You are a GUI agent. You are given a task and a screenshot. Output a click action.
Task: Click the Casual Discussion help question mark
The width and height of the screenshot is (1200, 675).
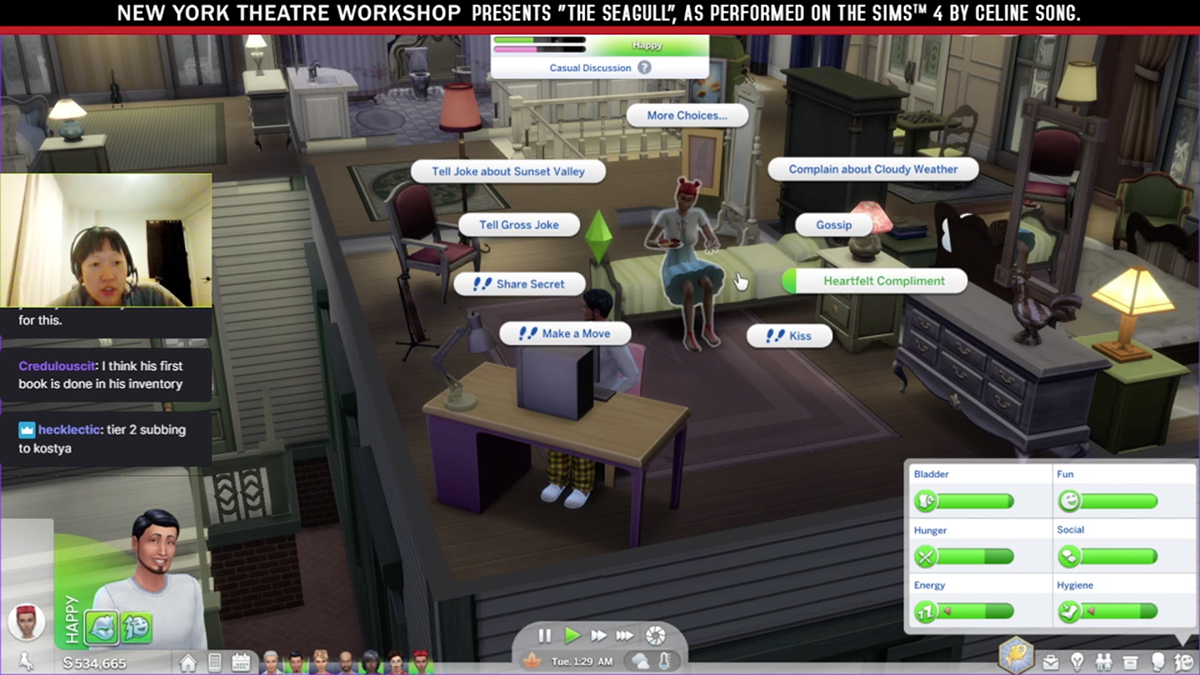click(645, 68)
